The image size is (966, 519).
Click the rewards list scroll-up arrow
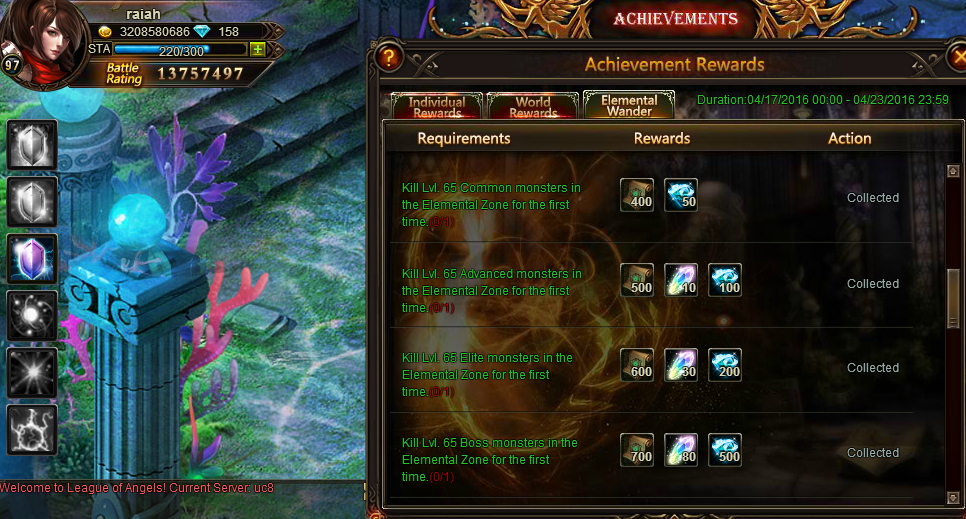click(953, 171)
